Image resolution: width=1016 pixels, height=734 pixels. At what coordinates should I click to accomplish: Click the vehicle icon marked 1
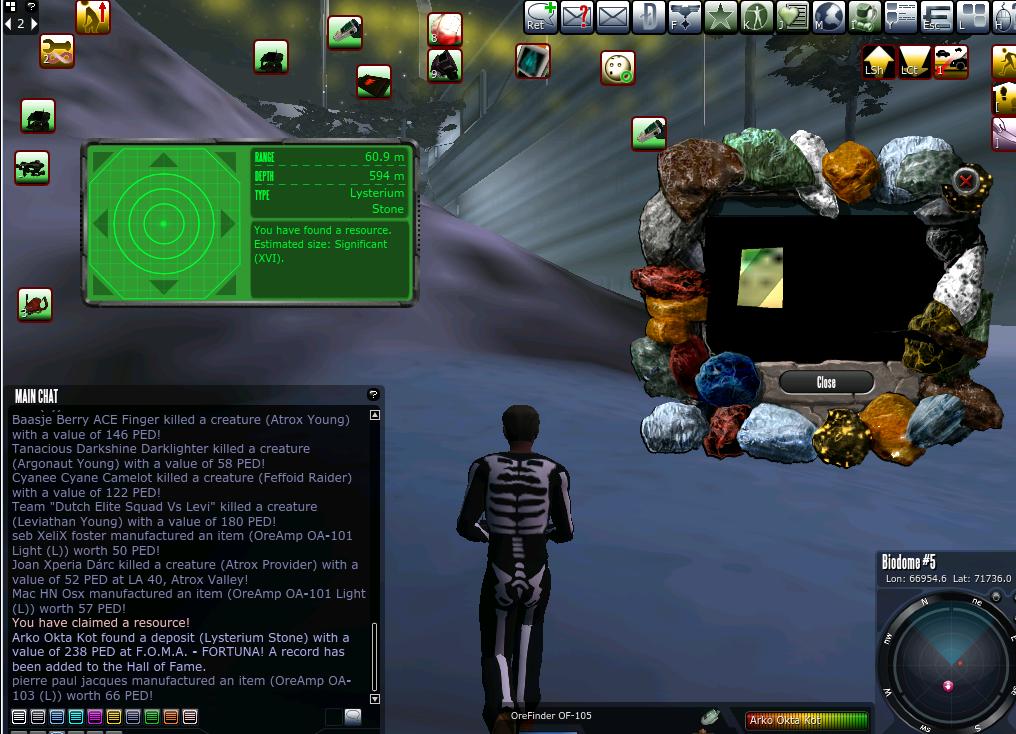pos(951,61)
